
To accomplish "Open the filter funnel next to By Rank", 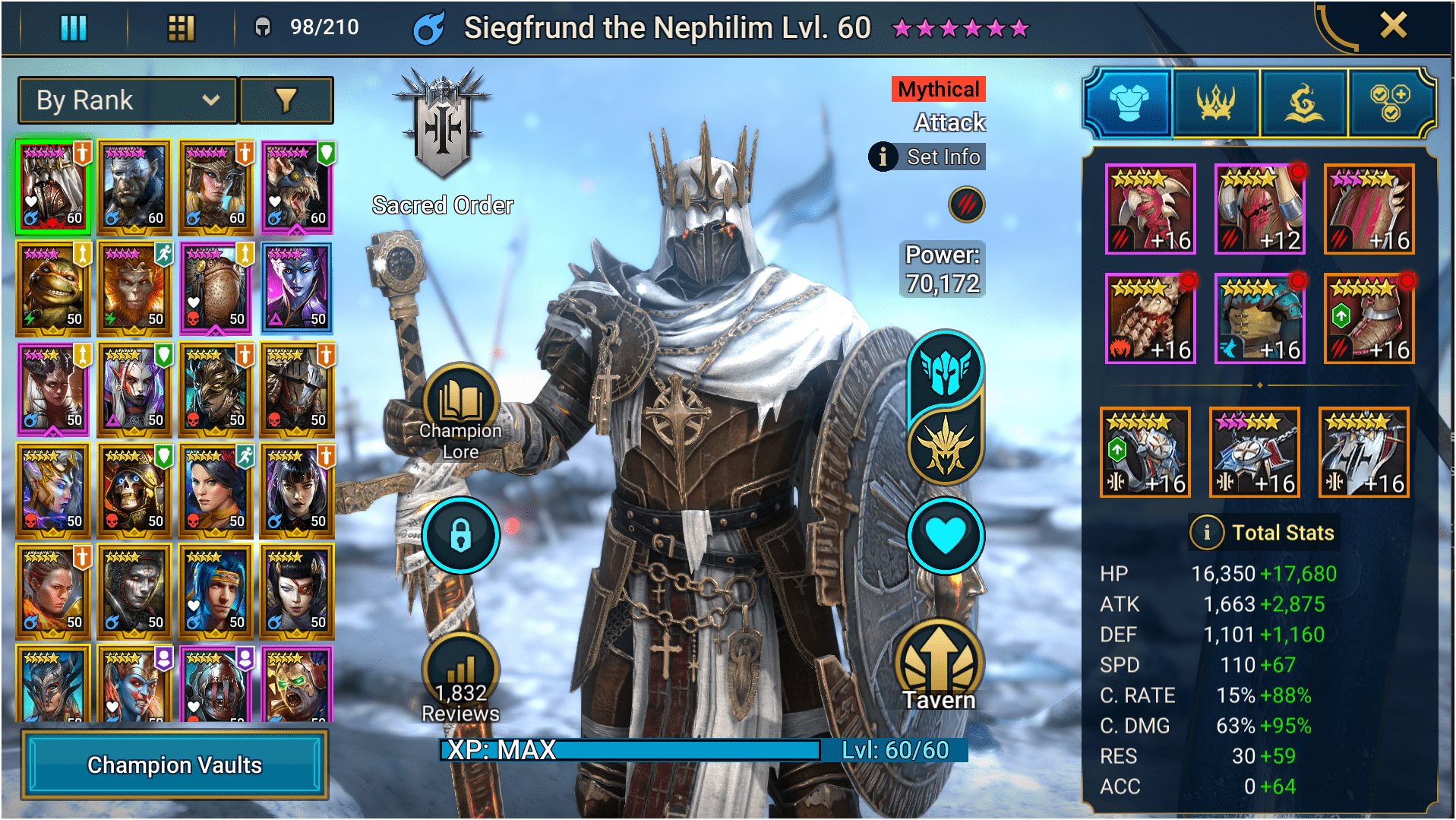I will coord(287,100).
